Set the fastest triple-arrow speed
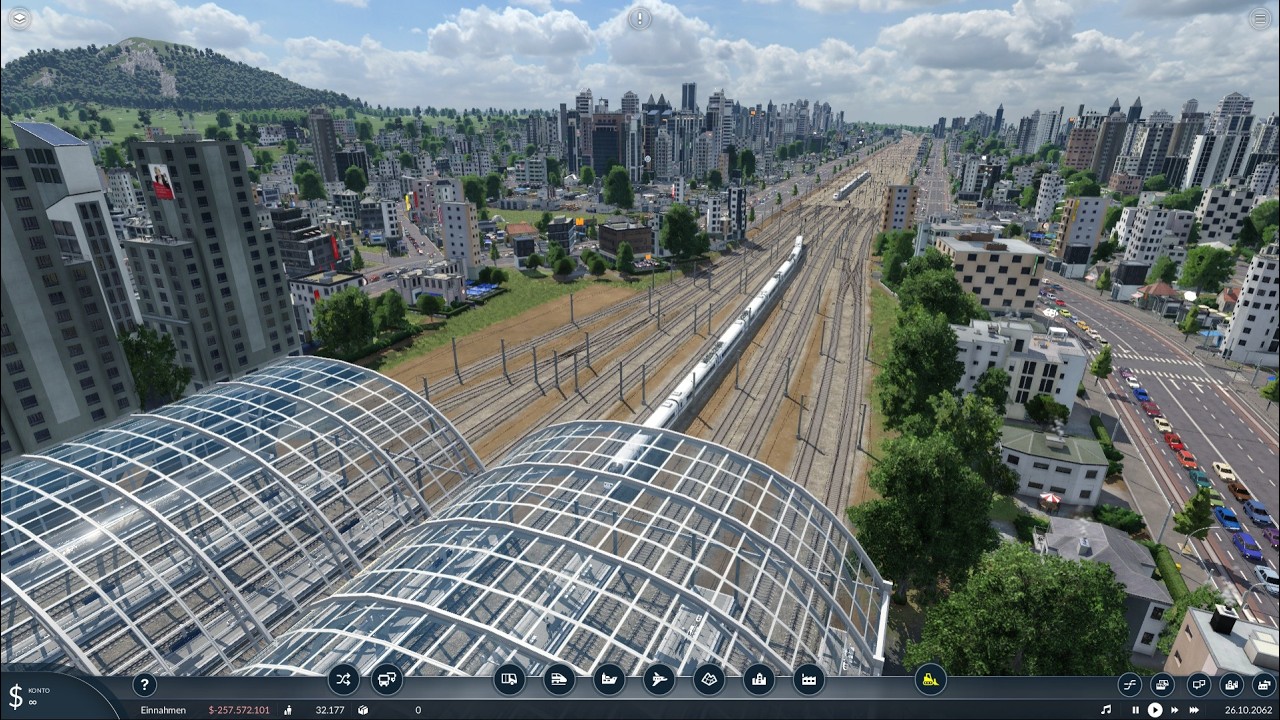1280x720 pixels. (1194, 710)
